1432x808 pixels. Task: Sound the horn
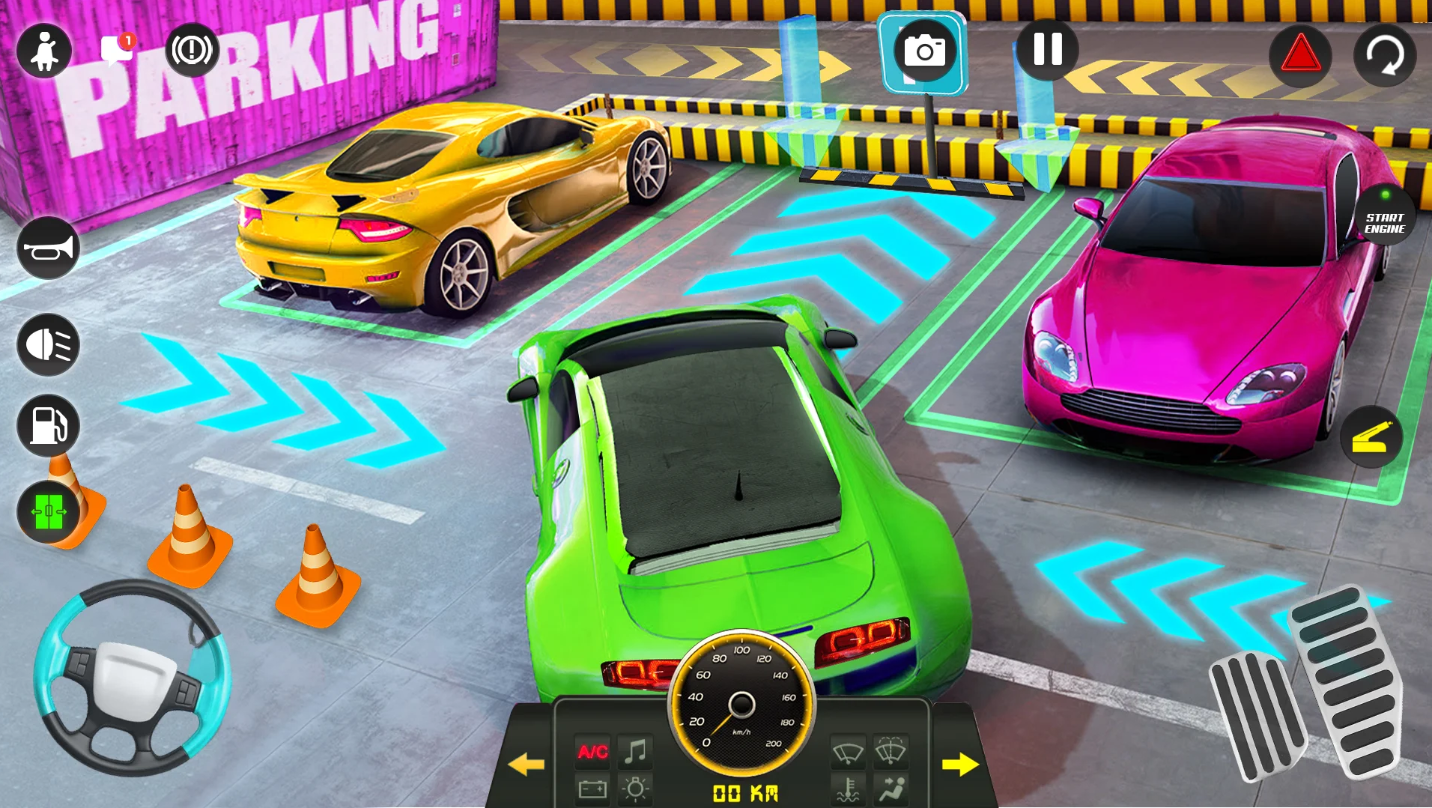point(48,248)
